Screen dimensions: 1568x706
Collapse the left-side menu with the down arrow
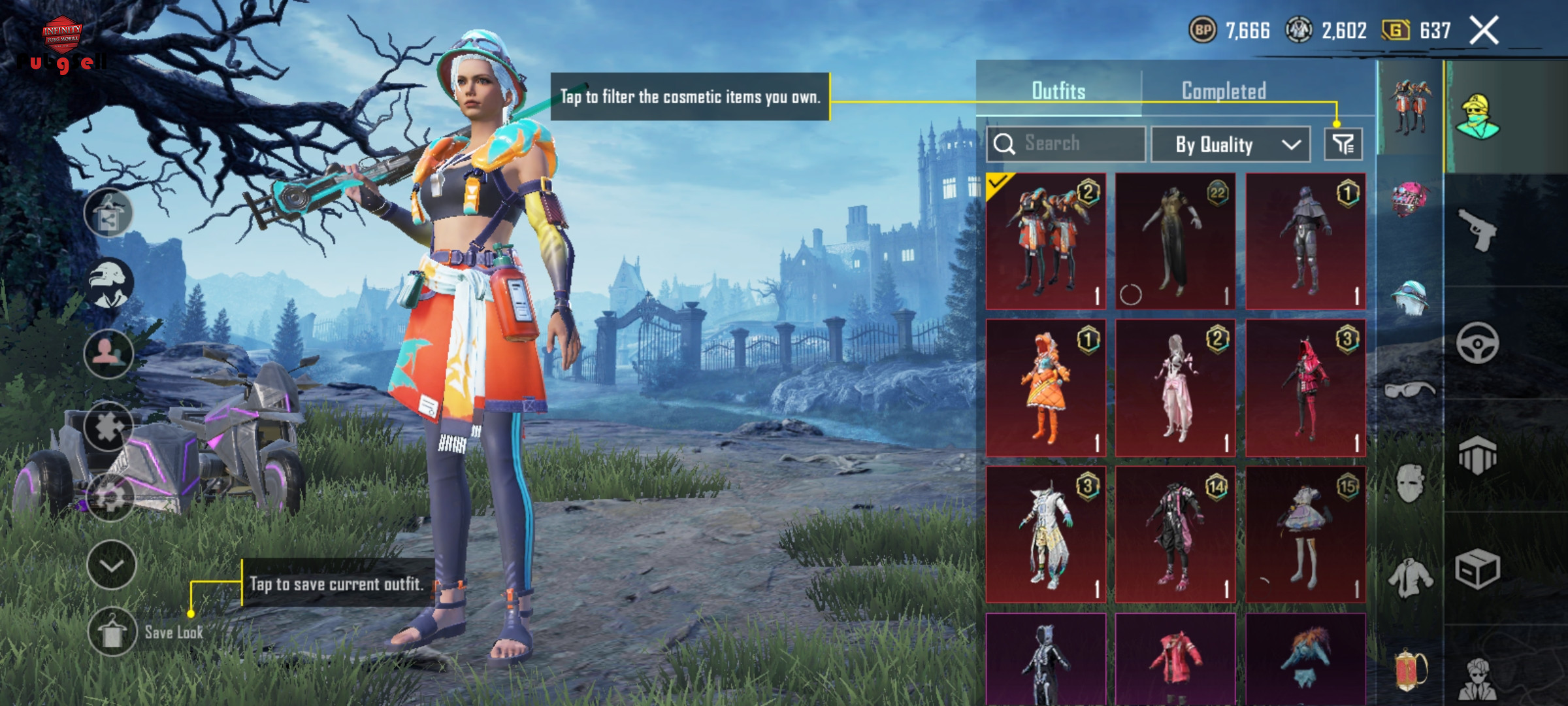pyautogui.click(x=111, y=565)
